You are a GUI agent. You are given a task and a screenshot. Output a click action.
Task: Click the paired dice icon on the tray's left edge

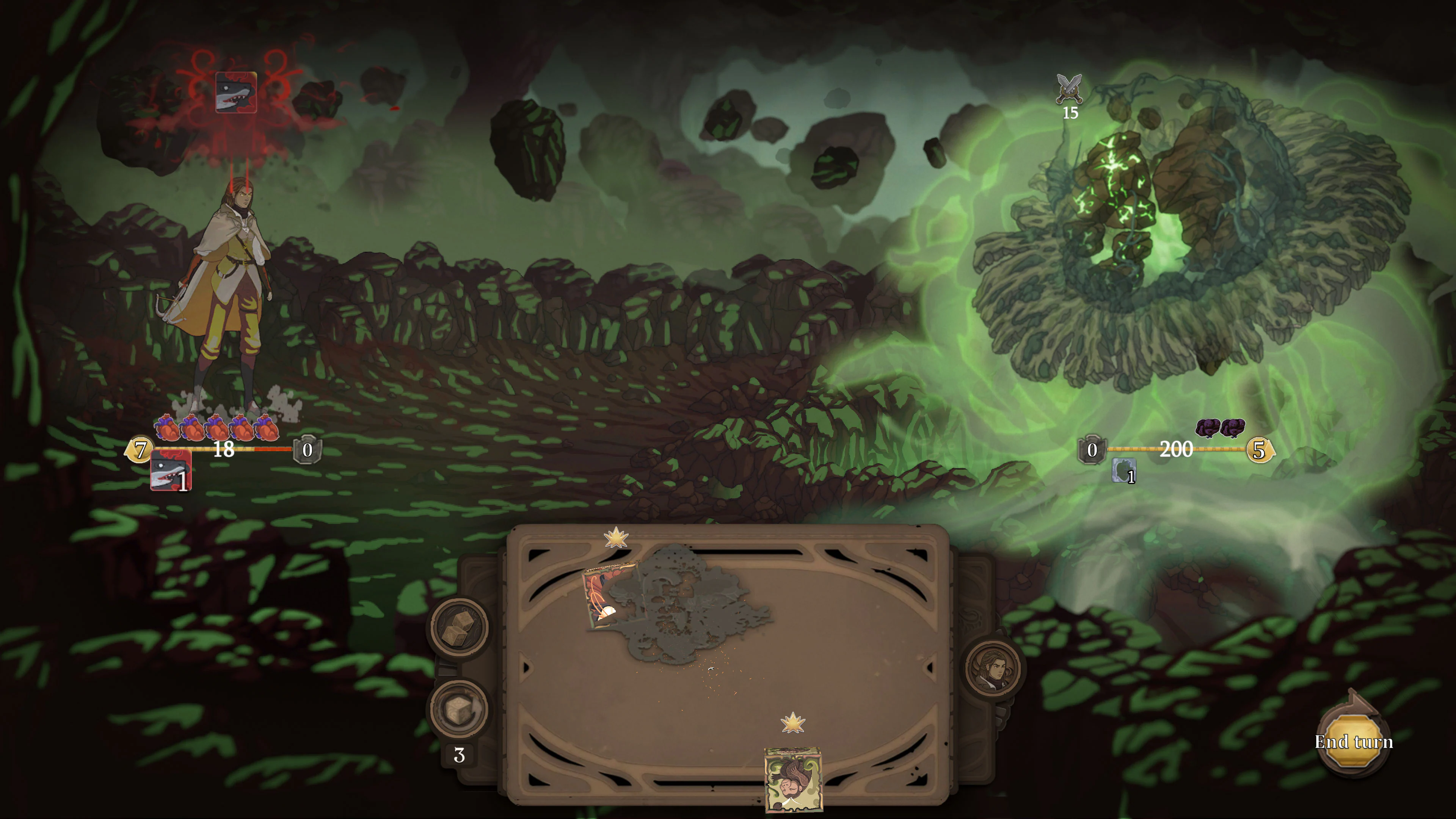coord(460,628)
